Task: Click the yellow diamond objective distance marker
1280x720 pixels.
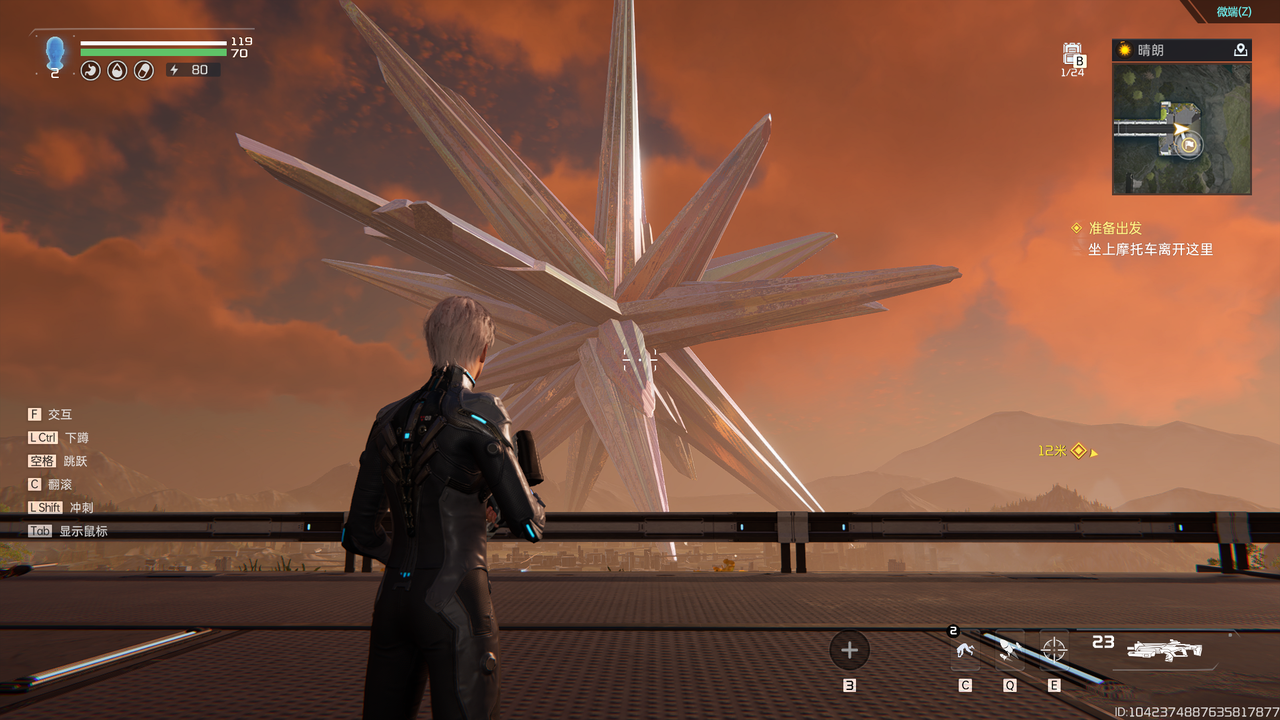Action: pyautogui.click(x=1078, y=451)
